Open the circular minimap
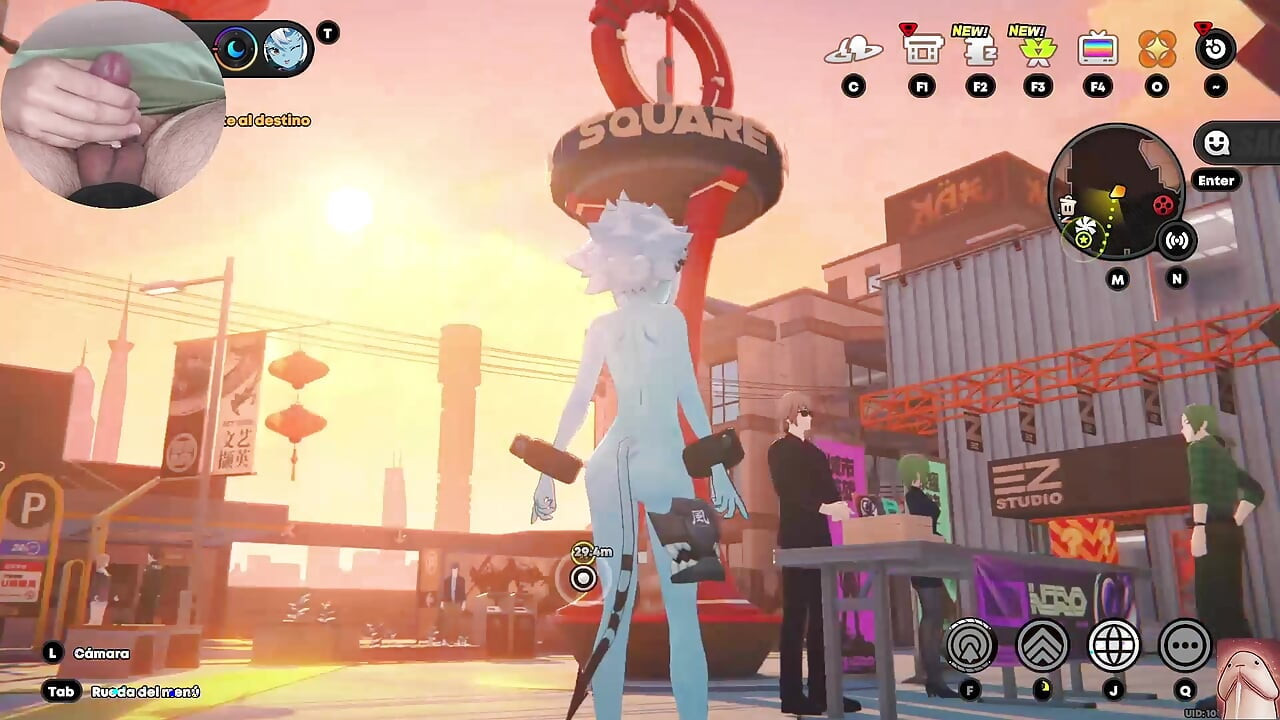The width and height of the screenshot is (1280, 720). tap(1115, 190)
